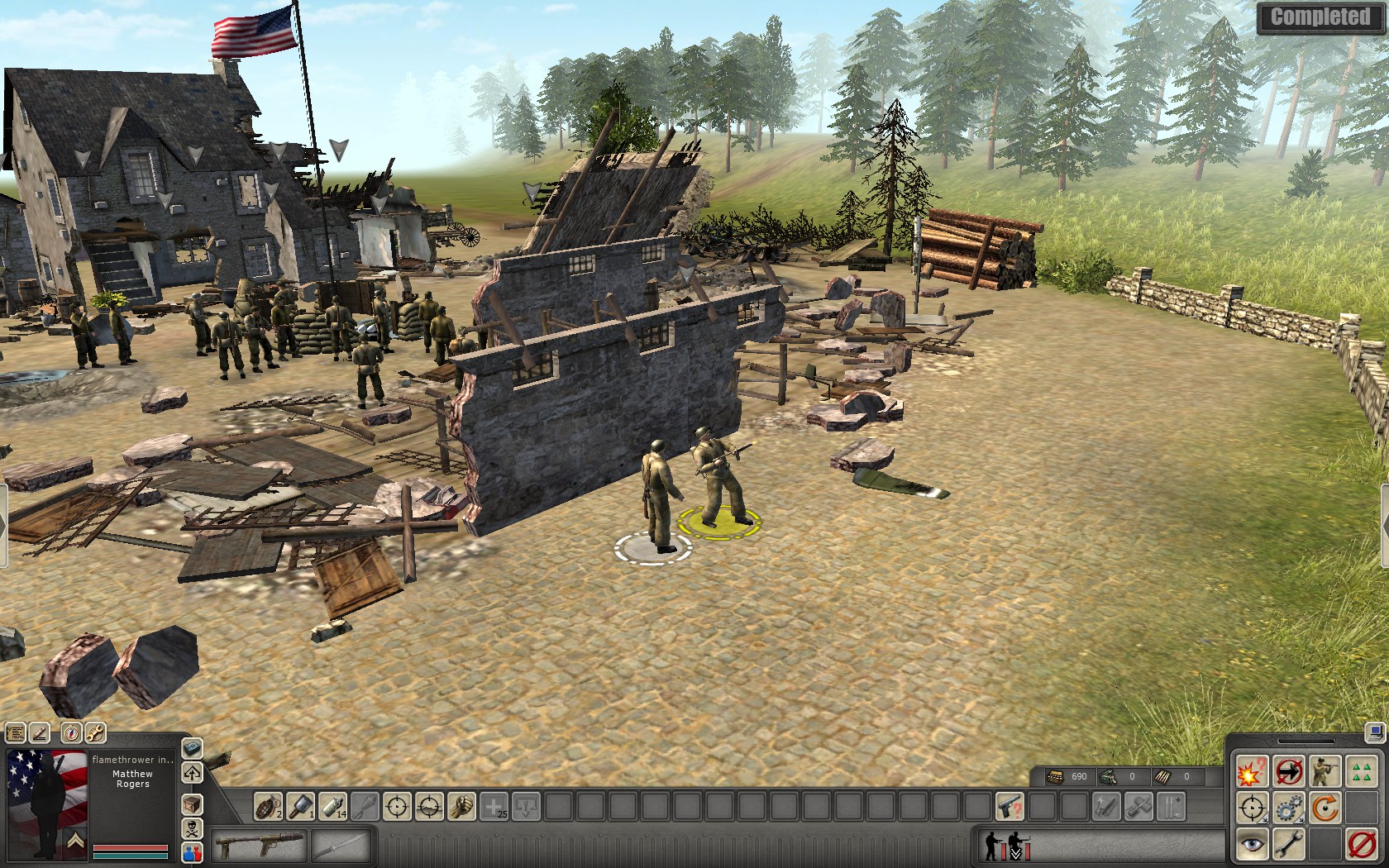This screenshot has width=1389, height=868.
Task: Choose the green triangles formation command
Action: [1361, 772]
